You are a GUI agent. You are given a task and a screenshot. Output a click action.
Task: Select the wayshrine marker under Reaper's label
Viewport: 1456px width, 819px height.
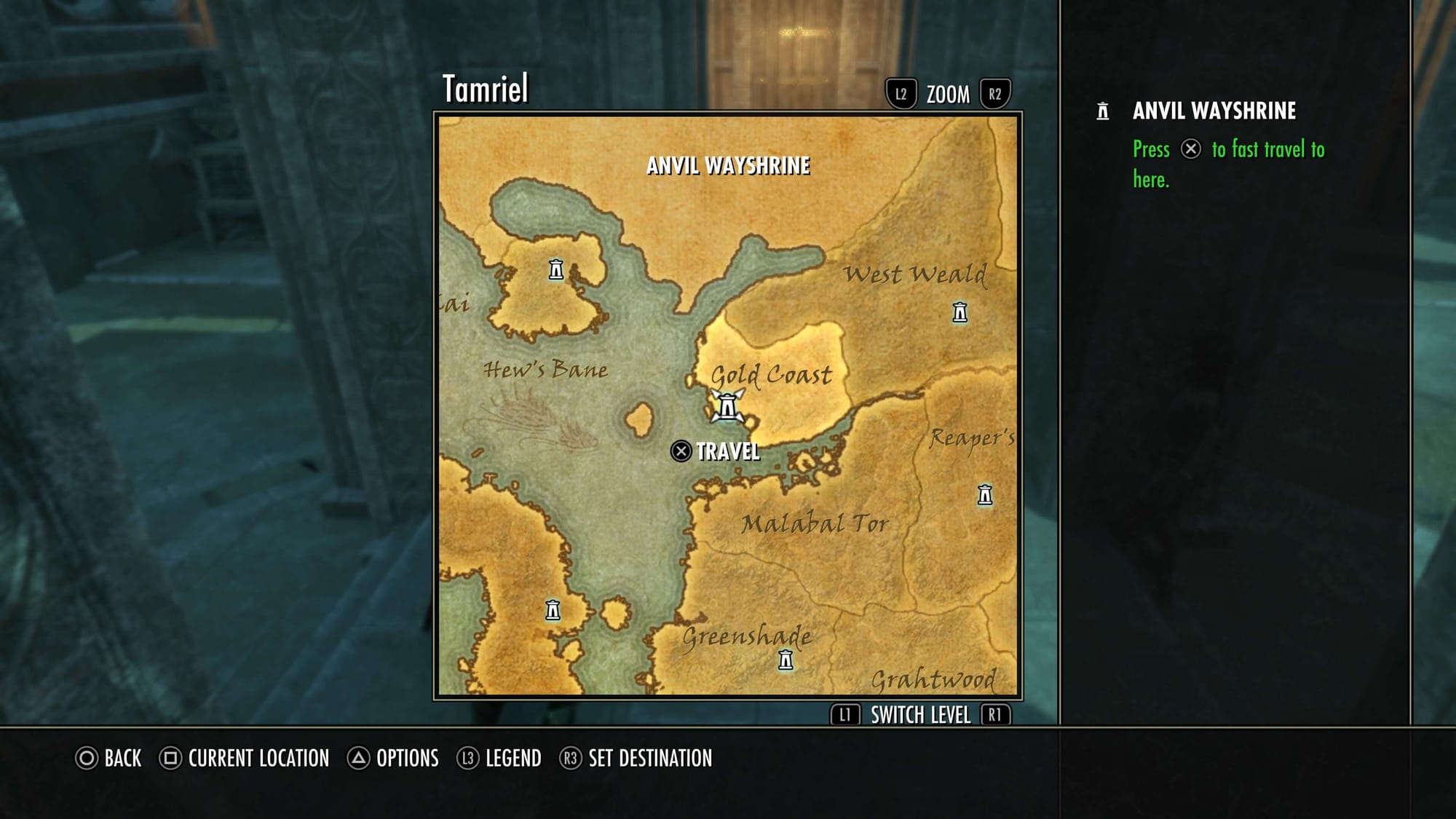pyautogui.click(x=985, y=495)
